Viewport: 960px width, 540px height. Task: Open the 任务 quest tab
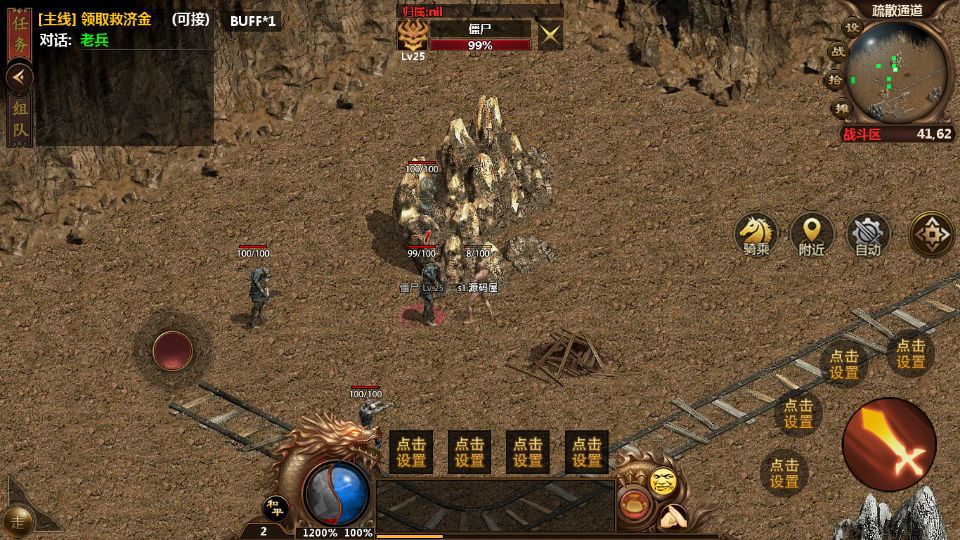point(20,34)
